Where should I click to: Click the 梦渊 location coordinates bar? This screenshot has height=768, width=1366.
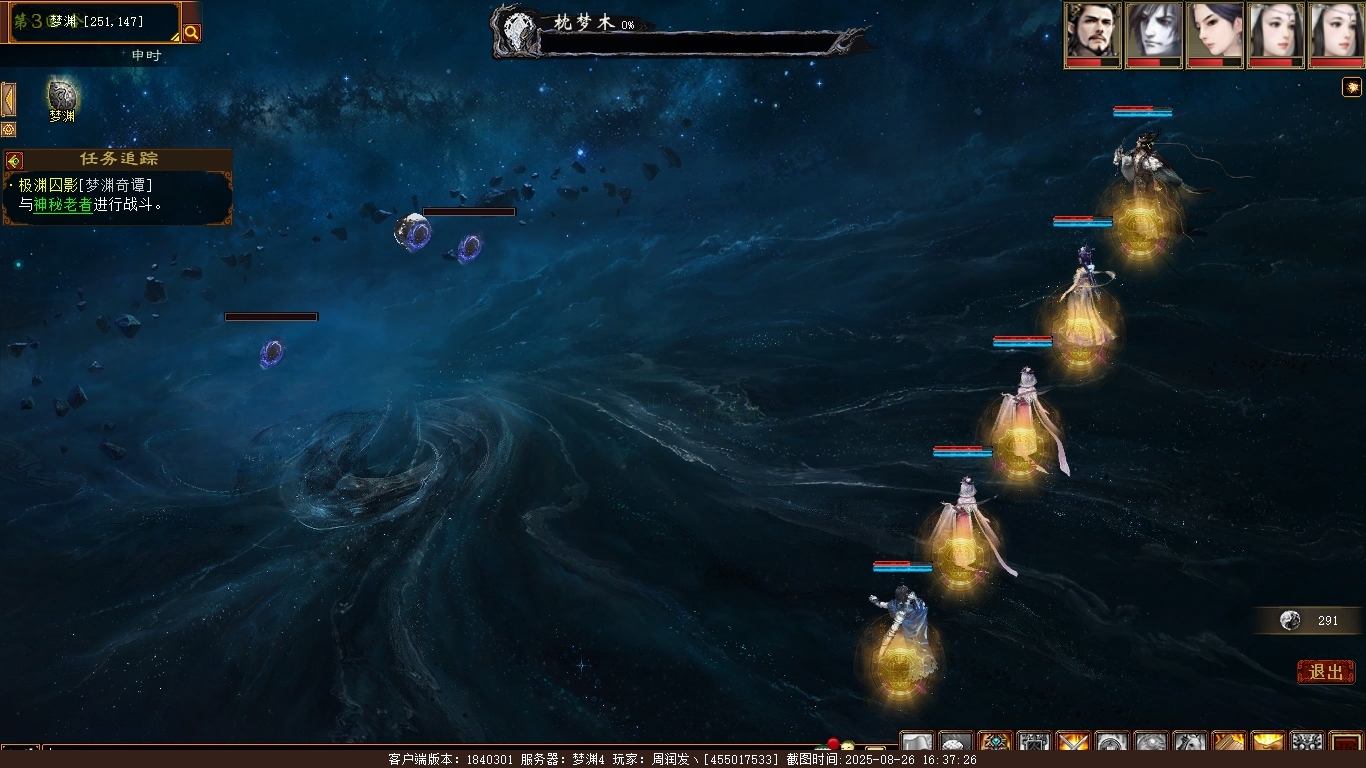tap(96, 21)
